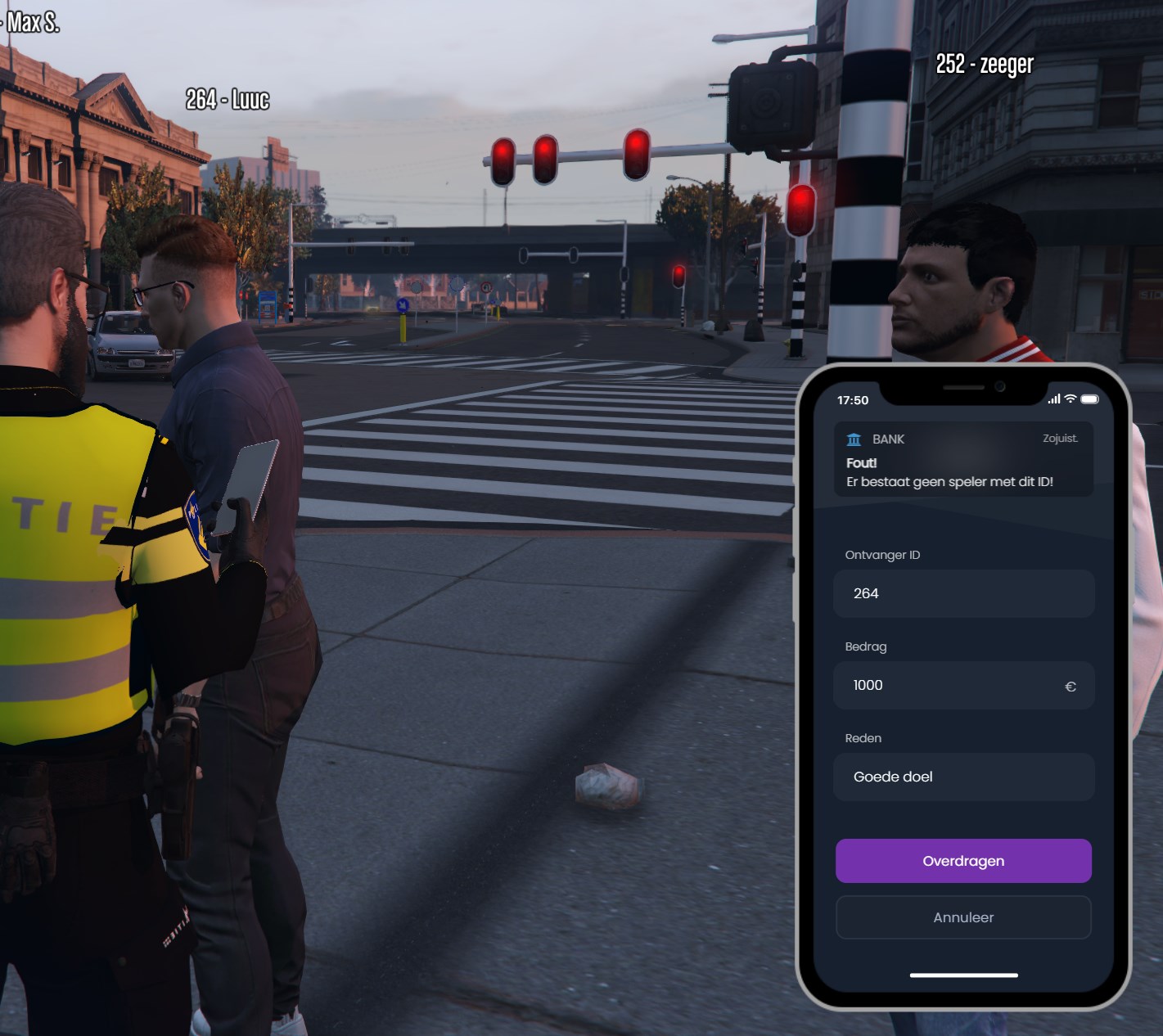Click the Overdragen transfer button
1163x1036 pixels.
[963, 861]
